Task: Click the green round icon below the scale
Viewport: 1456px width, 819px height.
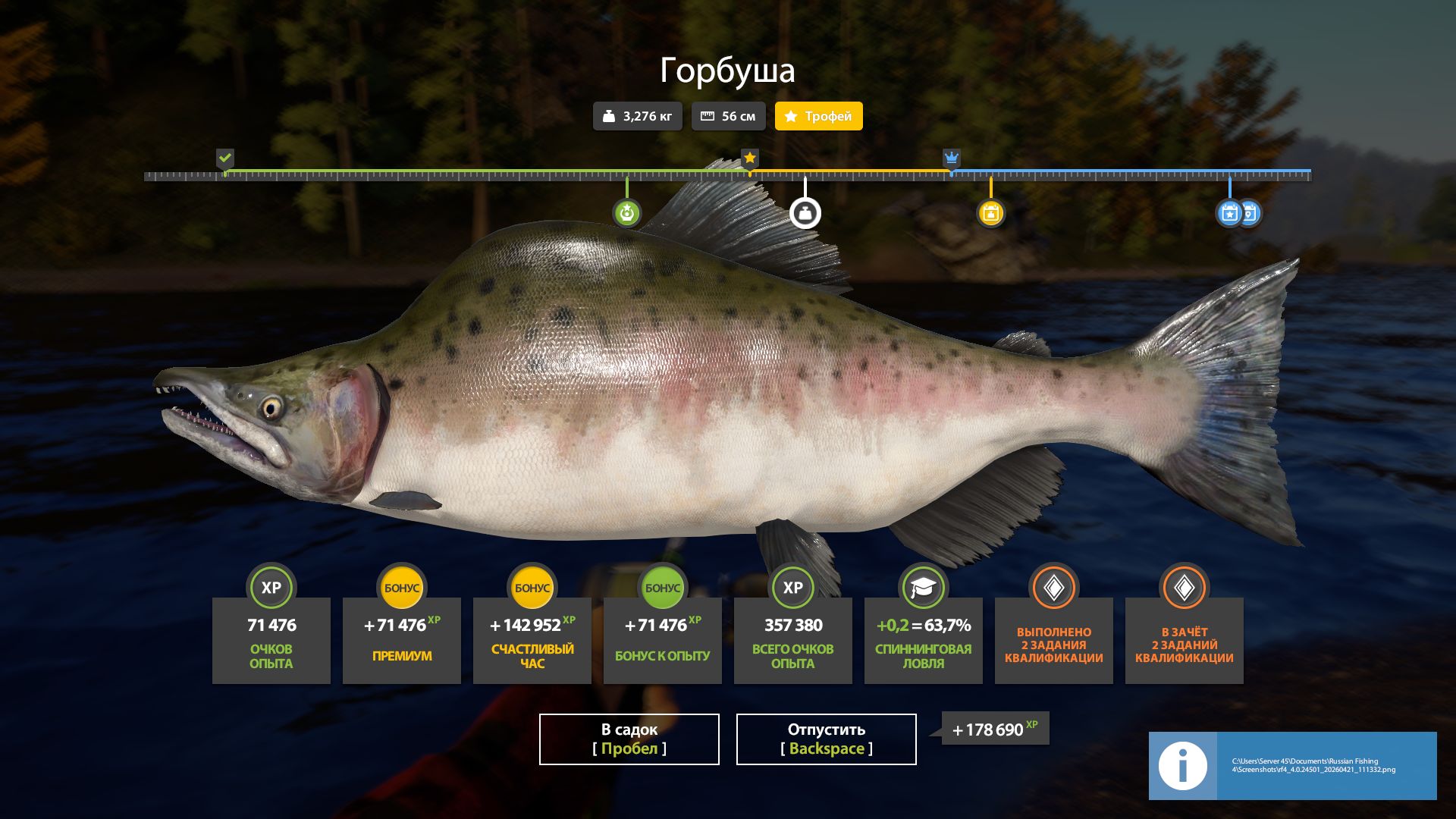Action: tap(626, 213)
